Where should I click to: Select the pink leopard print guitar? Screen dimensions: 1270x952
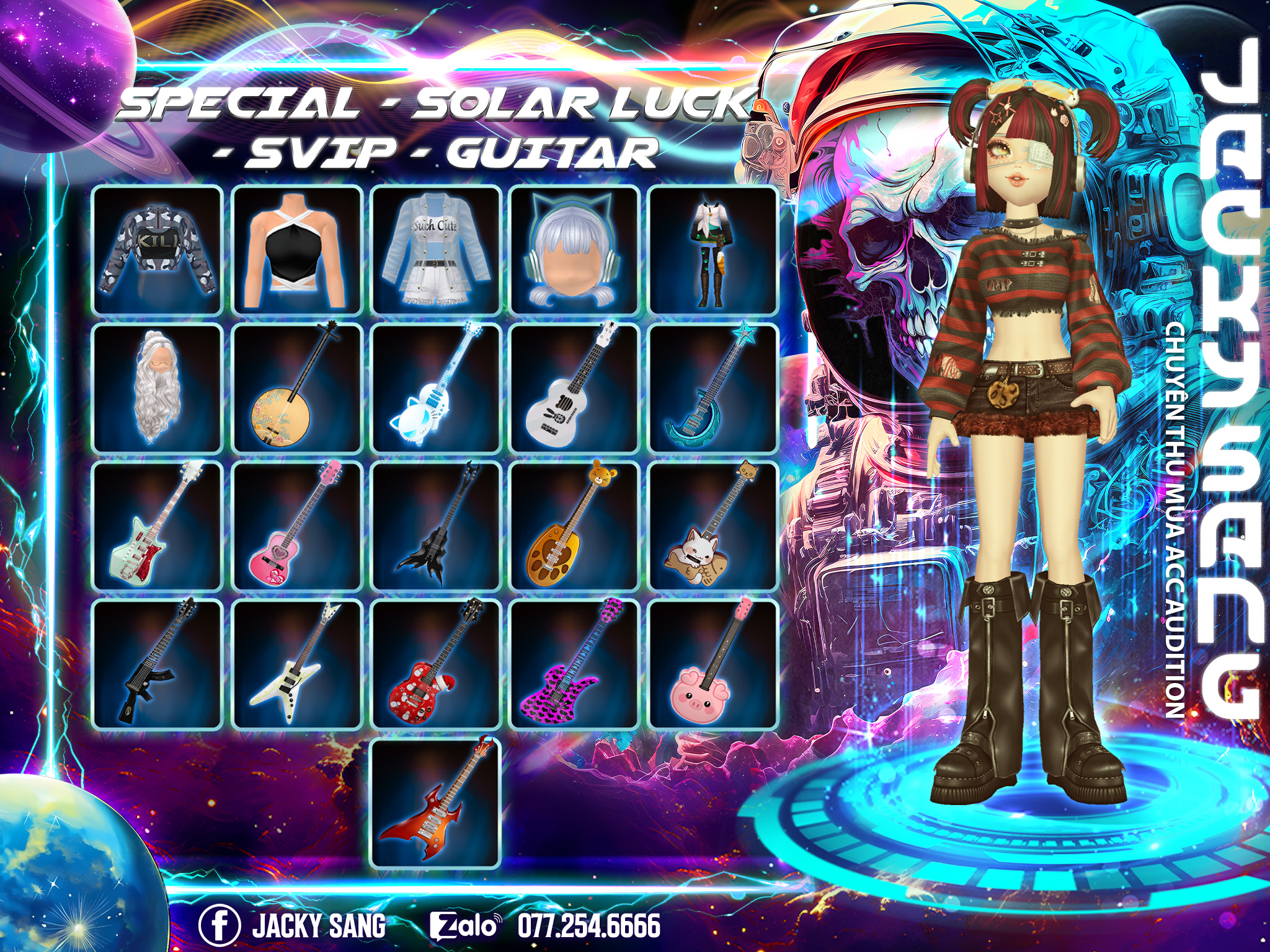point(574,665)
